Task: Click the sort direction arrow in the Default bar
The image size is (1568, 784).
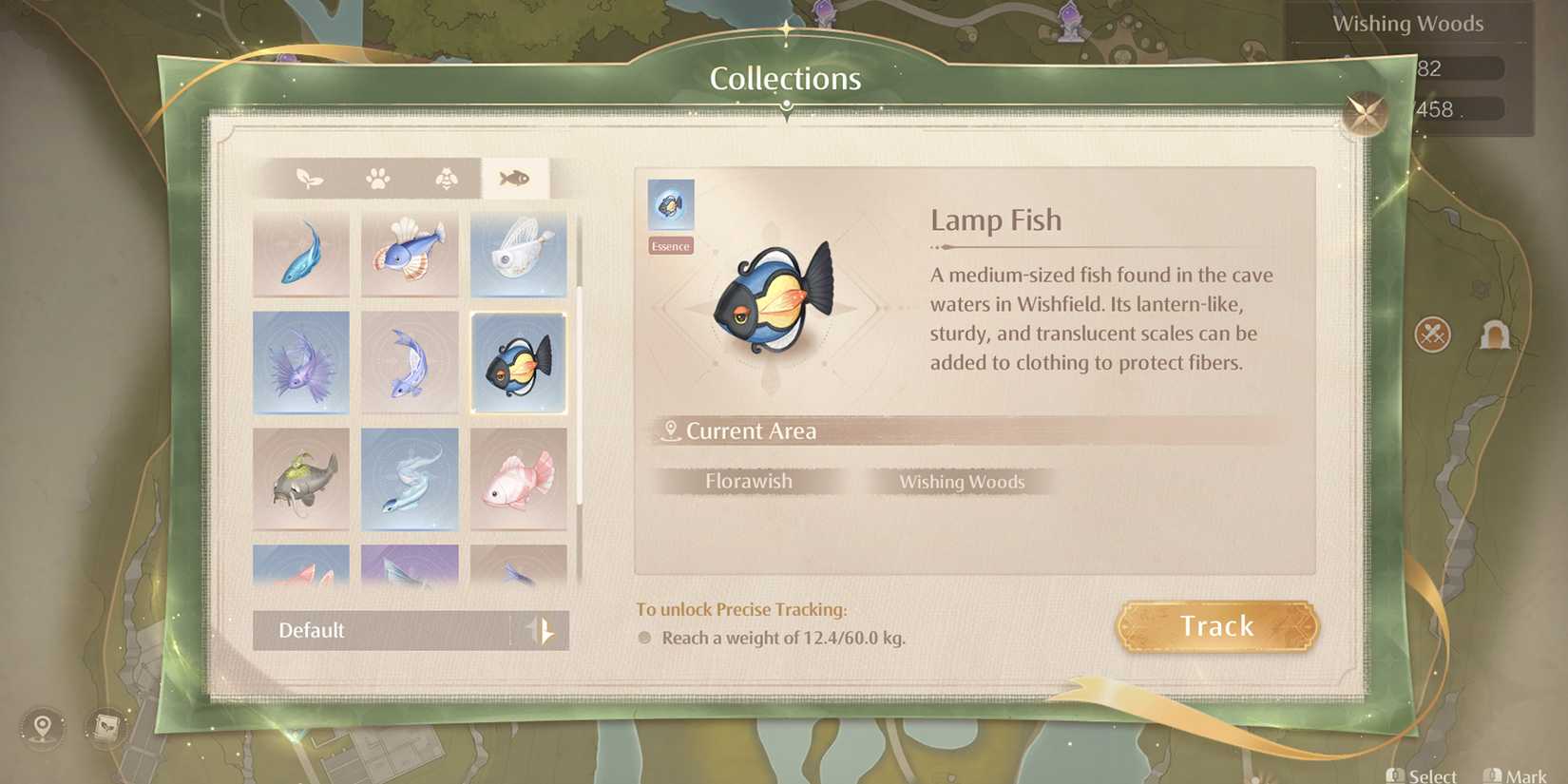Action: pos(542,630)
